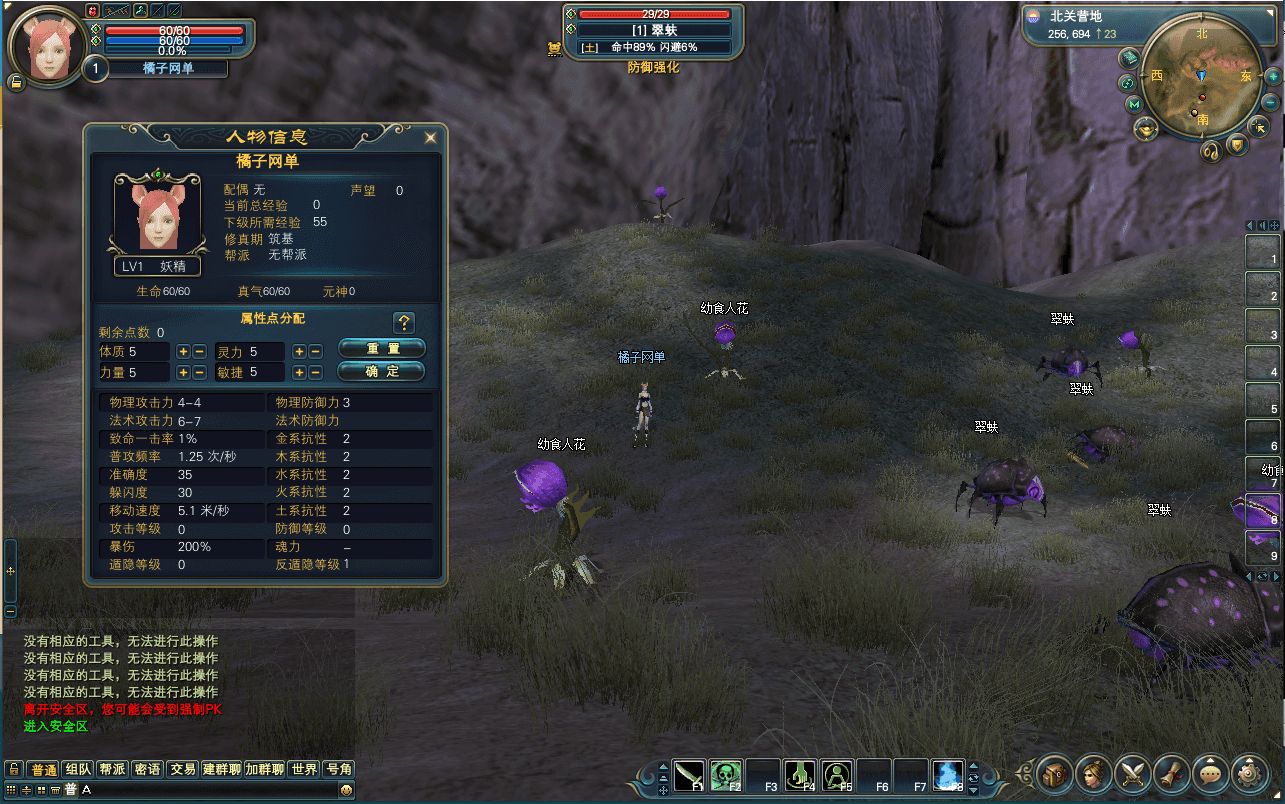
Task: Open the crossed swords menu icon
Action: tap(1133, 773)
